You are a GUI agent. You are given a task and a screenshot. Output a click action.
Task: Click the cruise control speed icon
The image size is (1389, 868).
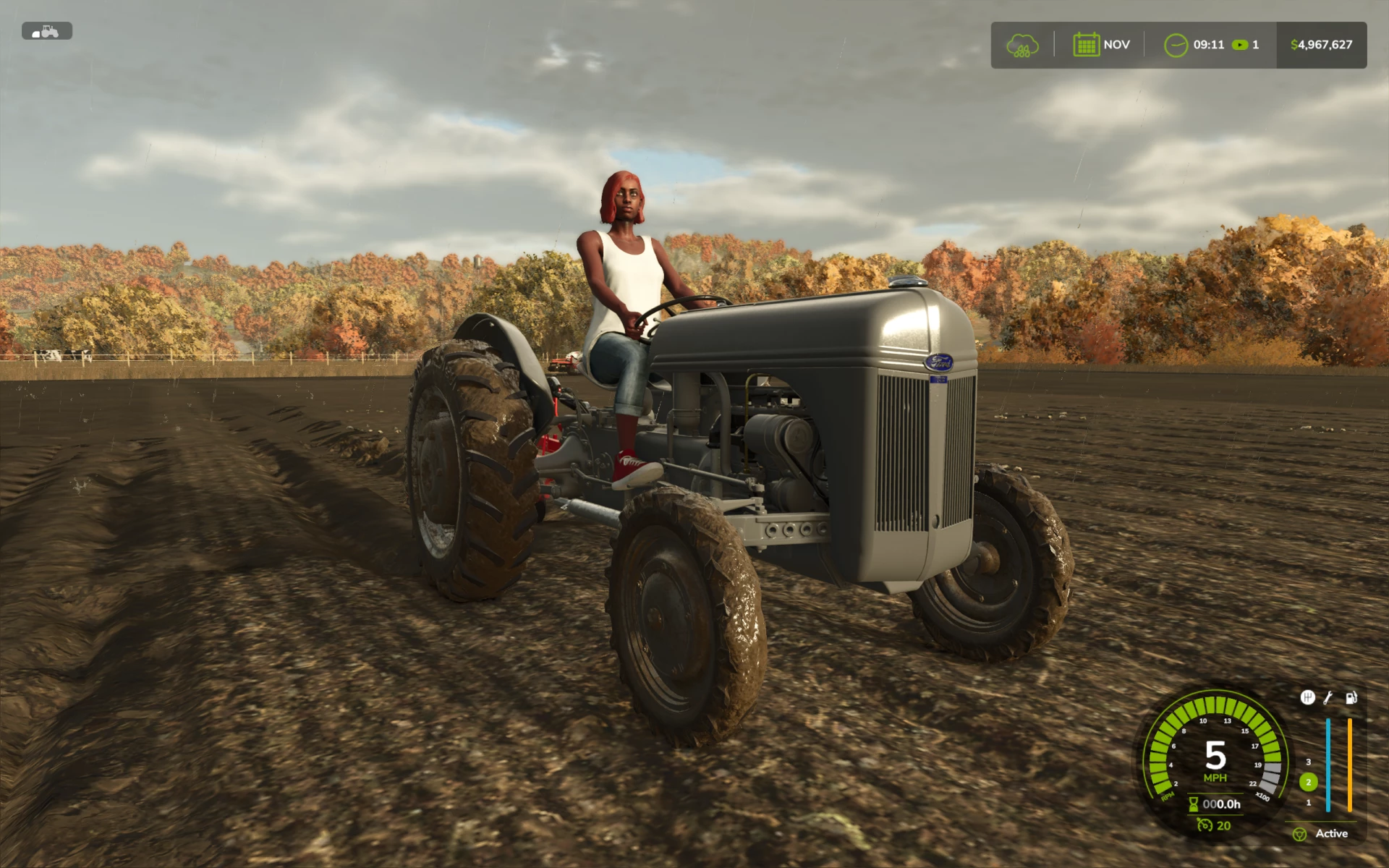point(1205,825)
